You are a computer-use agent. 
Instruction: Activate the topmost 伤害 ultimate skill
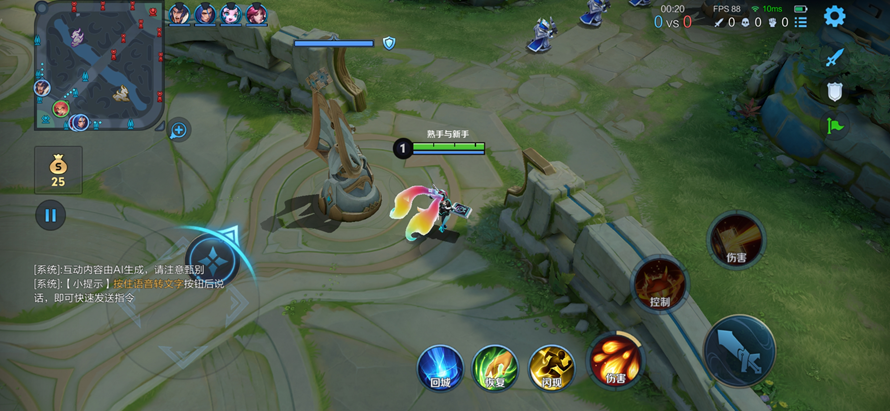click(x=736, y=239)
